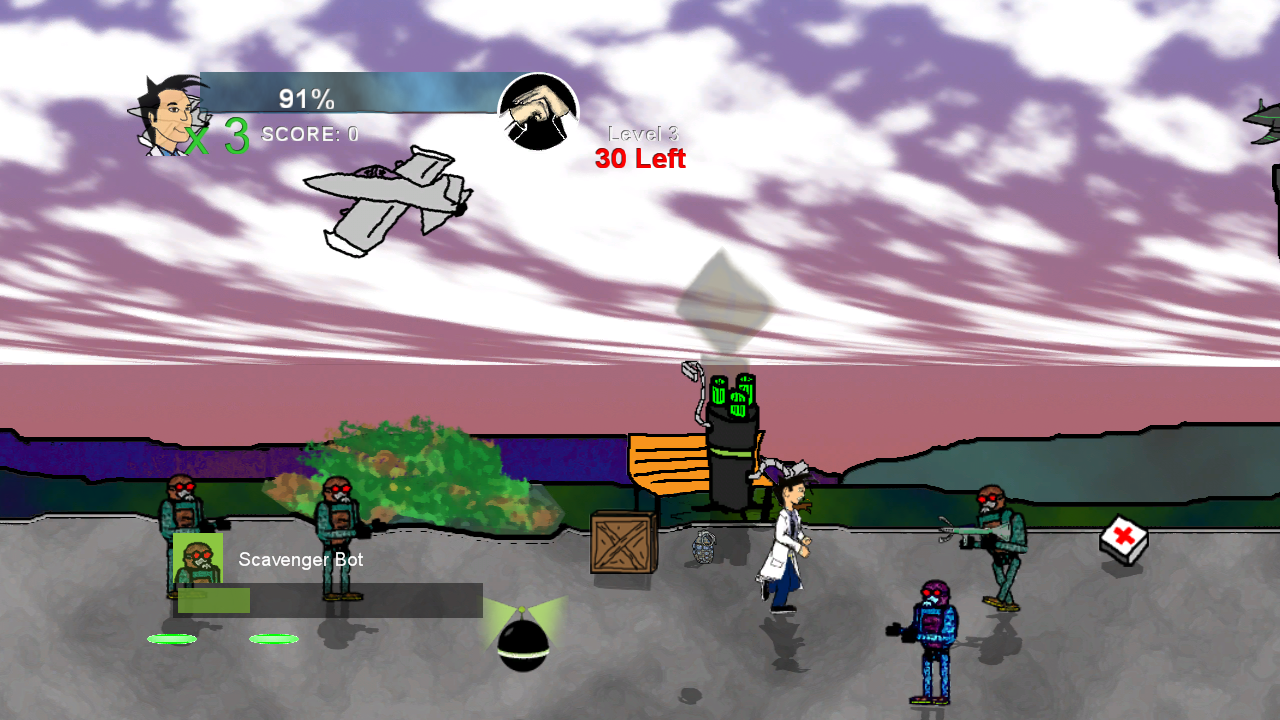Viewport: 1280px width, 720px height.
Task: Select the masked villain circular portrait
Action: (539, 112)
